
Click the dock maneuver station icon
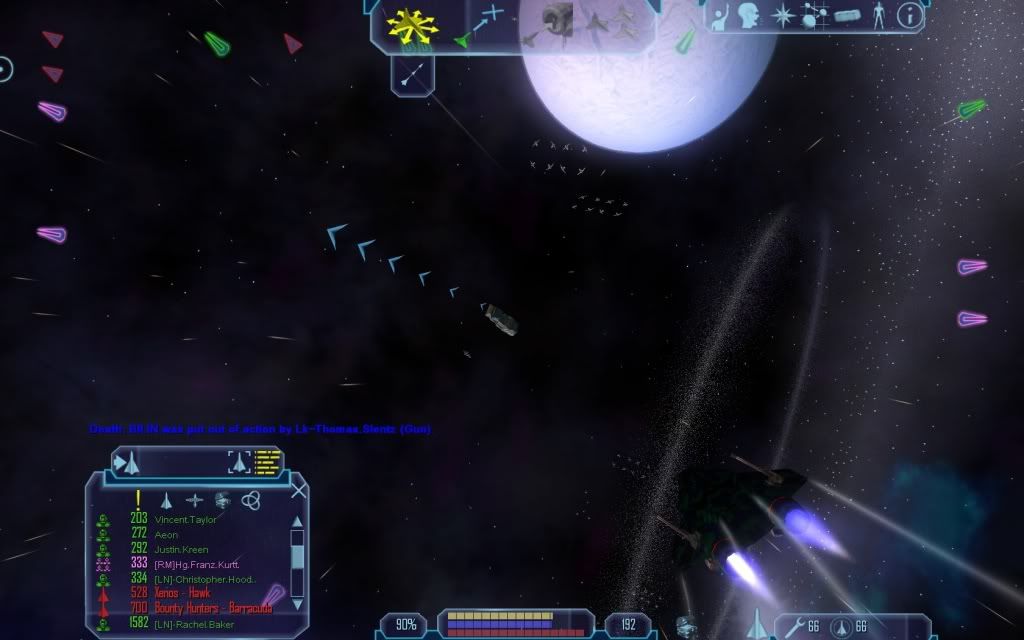coord(556,19)
